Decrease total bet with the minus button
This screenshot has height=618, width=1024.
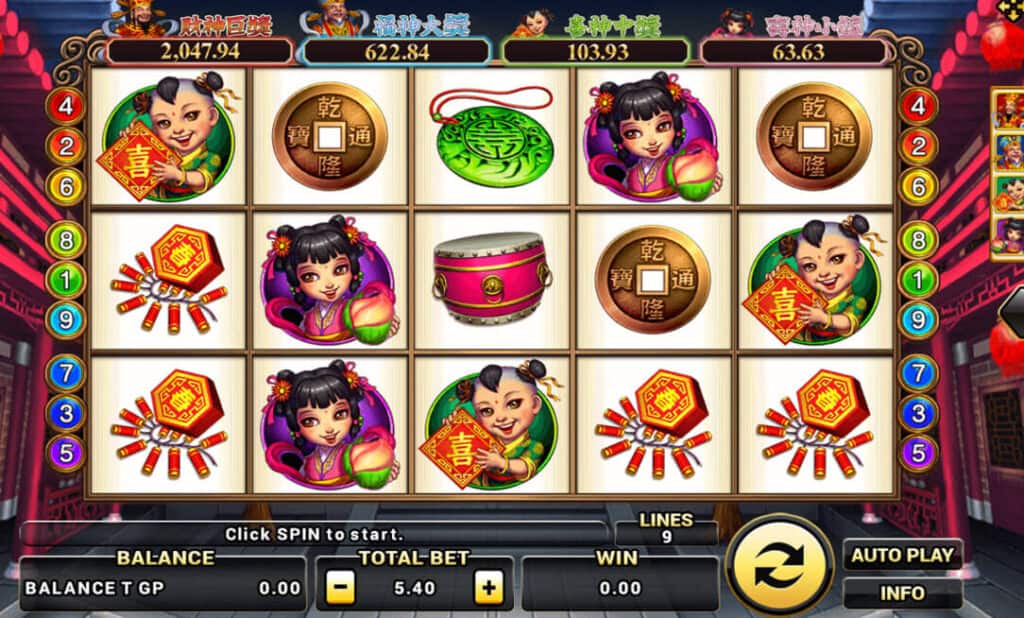coord(341,588)
